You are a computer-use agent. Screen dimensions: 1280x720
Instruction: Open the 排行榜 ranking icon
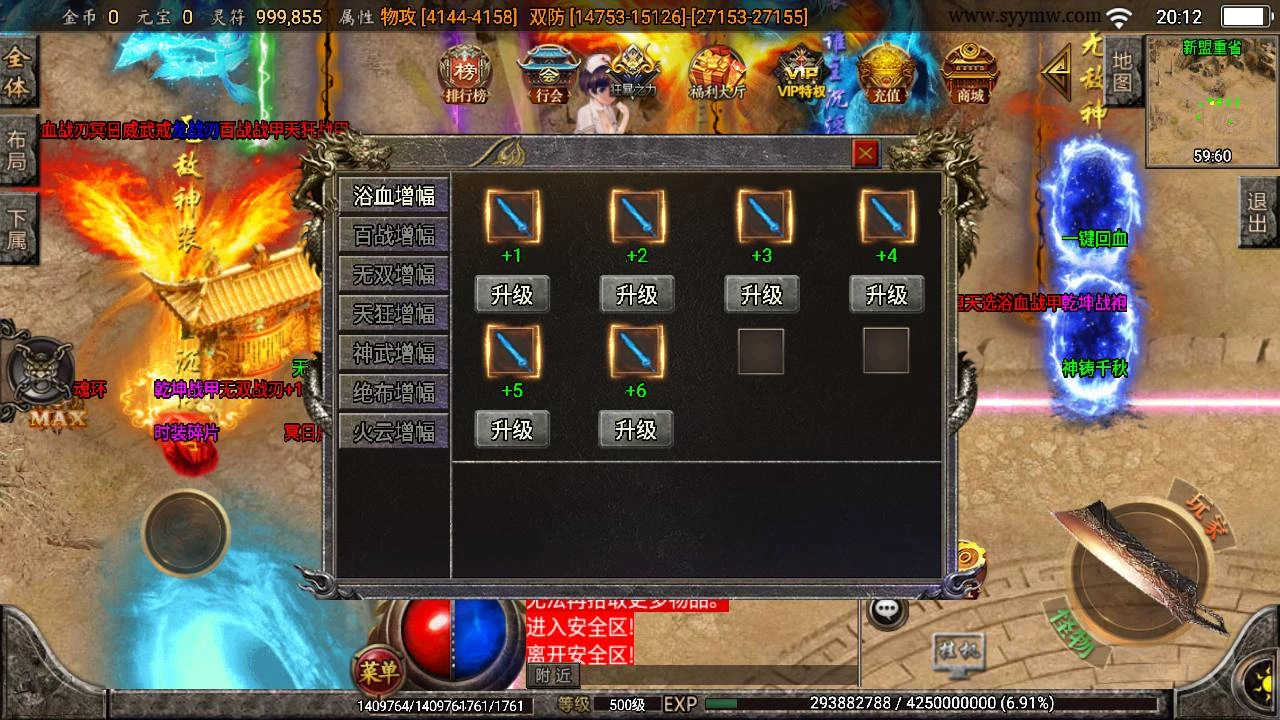pyautogui.click(x=465, y=74)
